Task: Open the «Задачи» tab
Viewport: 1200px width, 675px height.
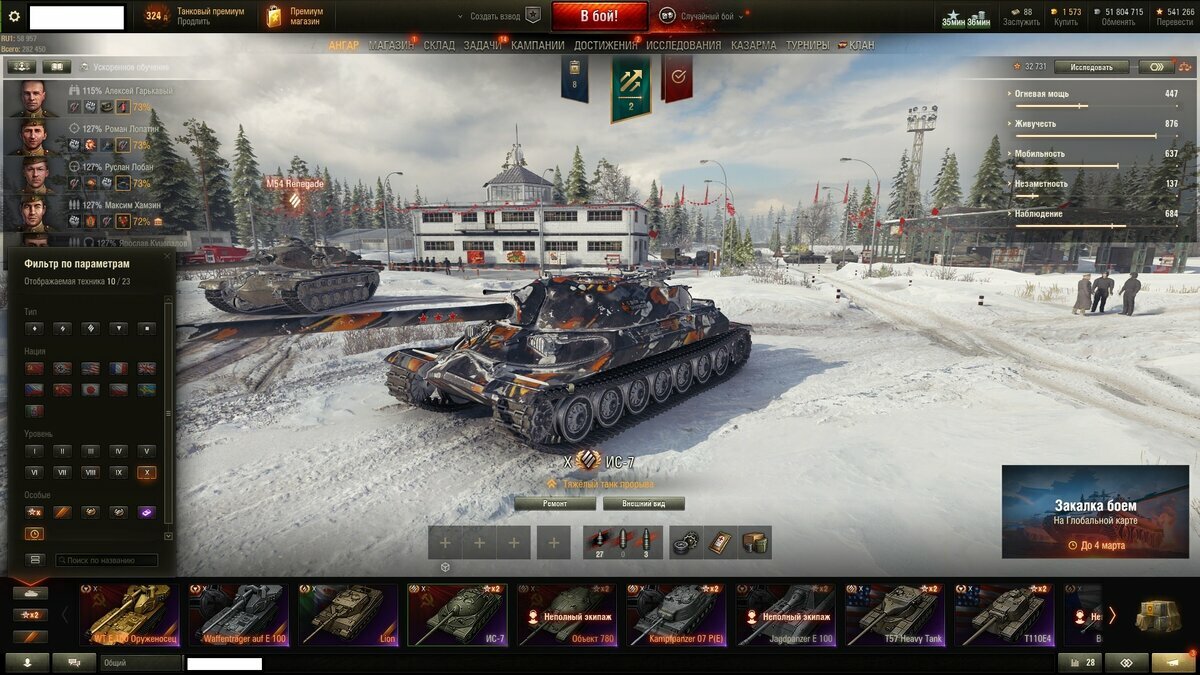Action: pyautogui.click(x=484, y=45)
